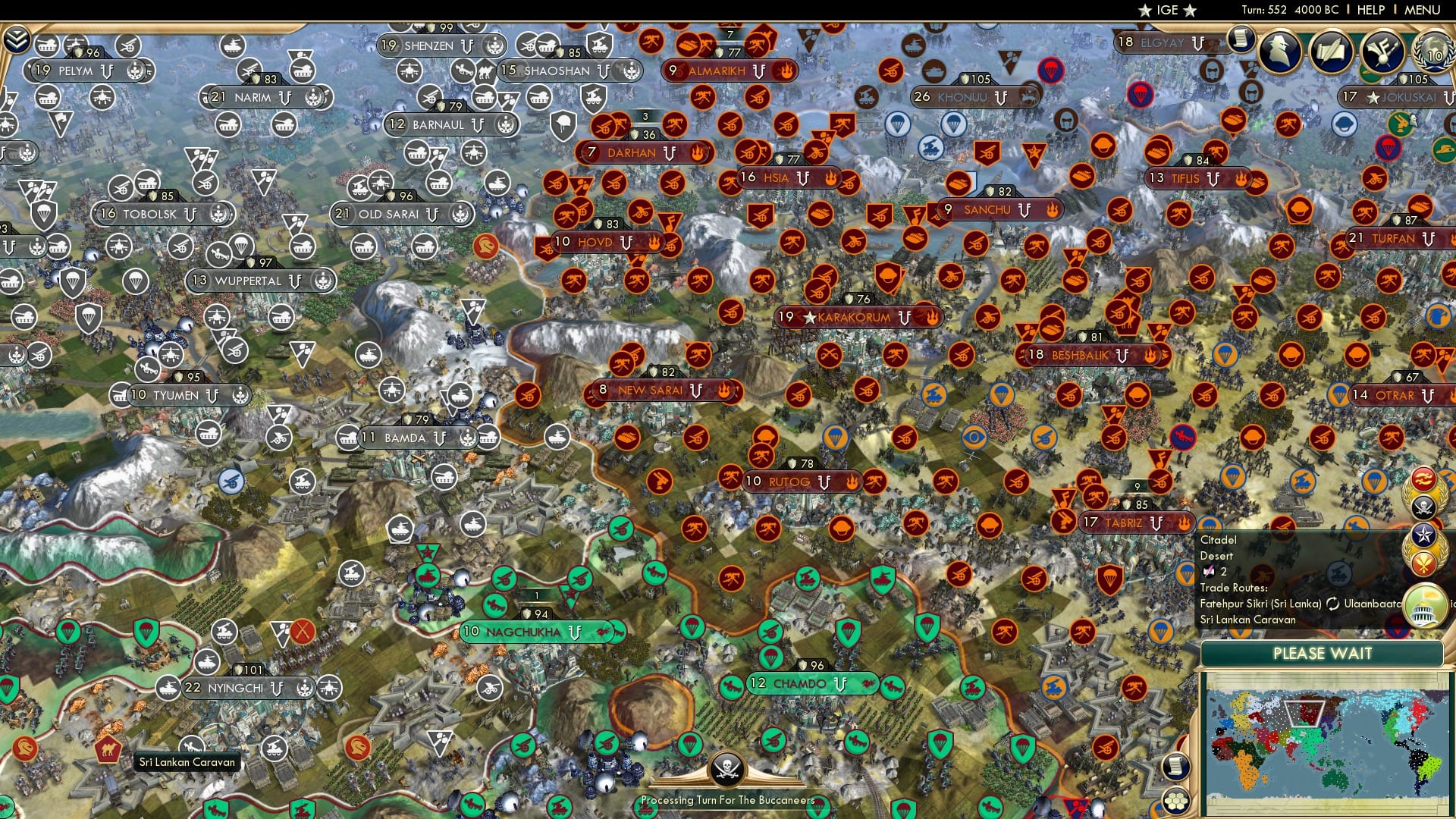Open Karakorum's city screen via its banner
Viewport: 1456px width, 819px height.
click(853, 318)
